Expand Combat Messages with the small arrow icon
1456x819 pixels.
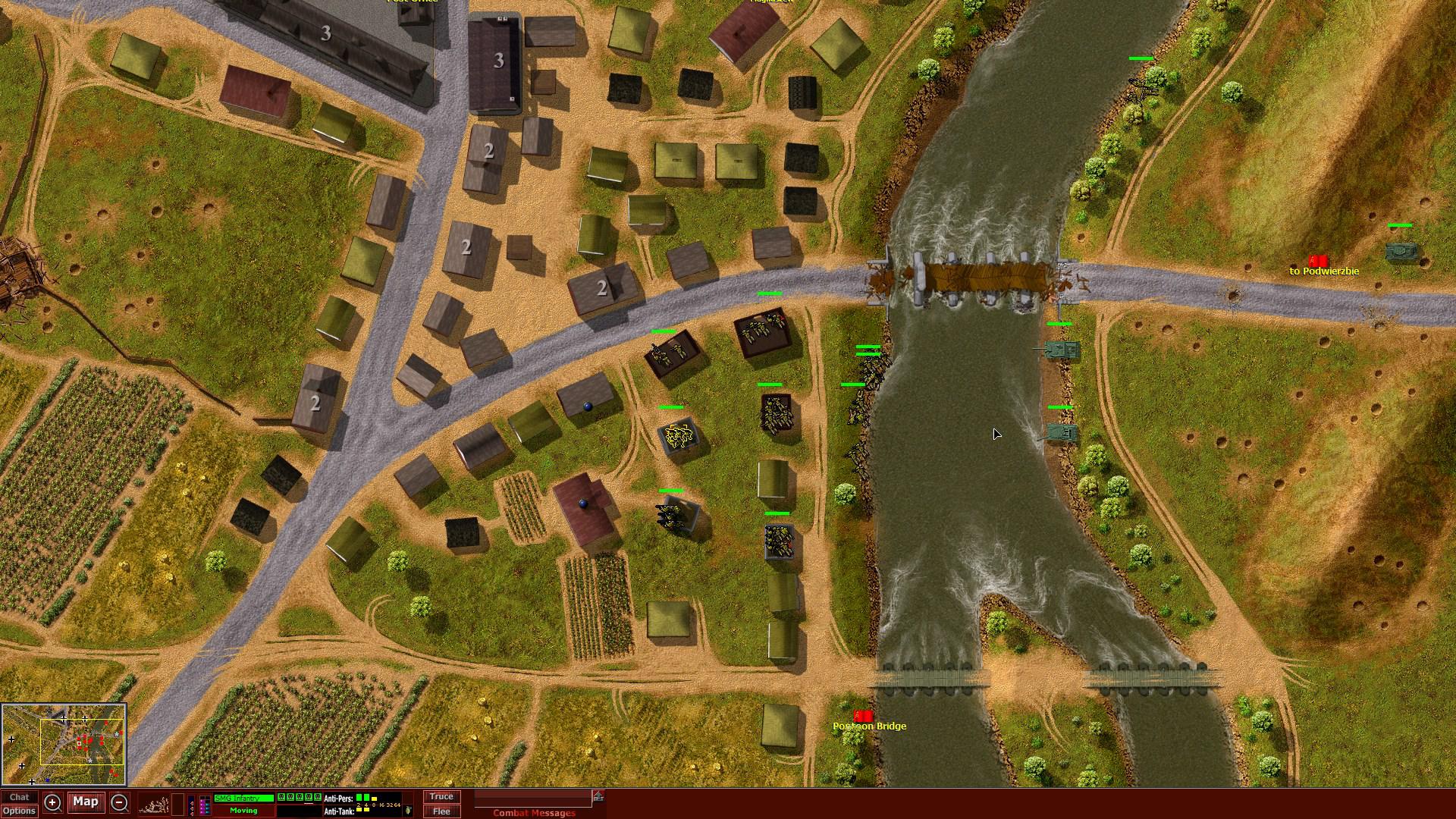(x=598, y=795)
